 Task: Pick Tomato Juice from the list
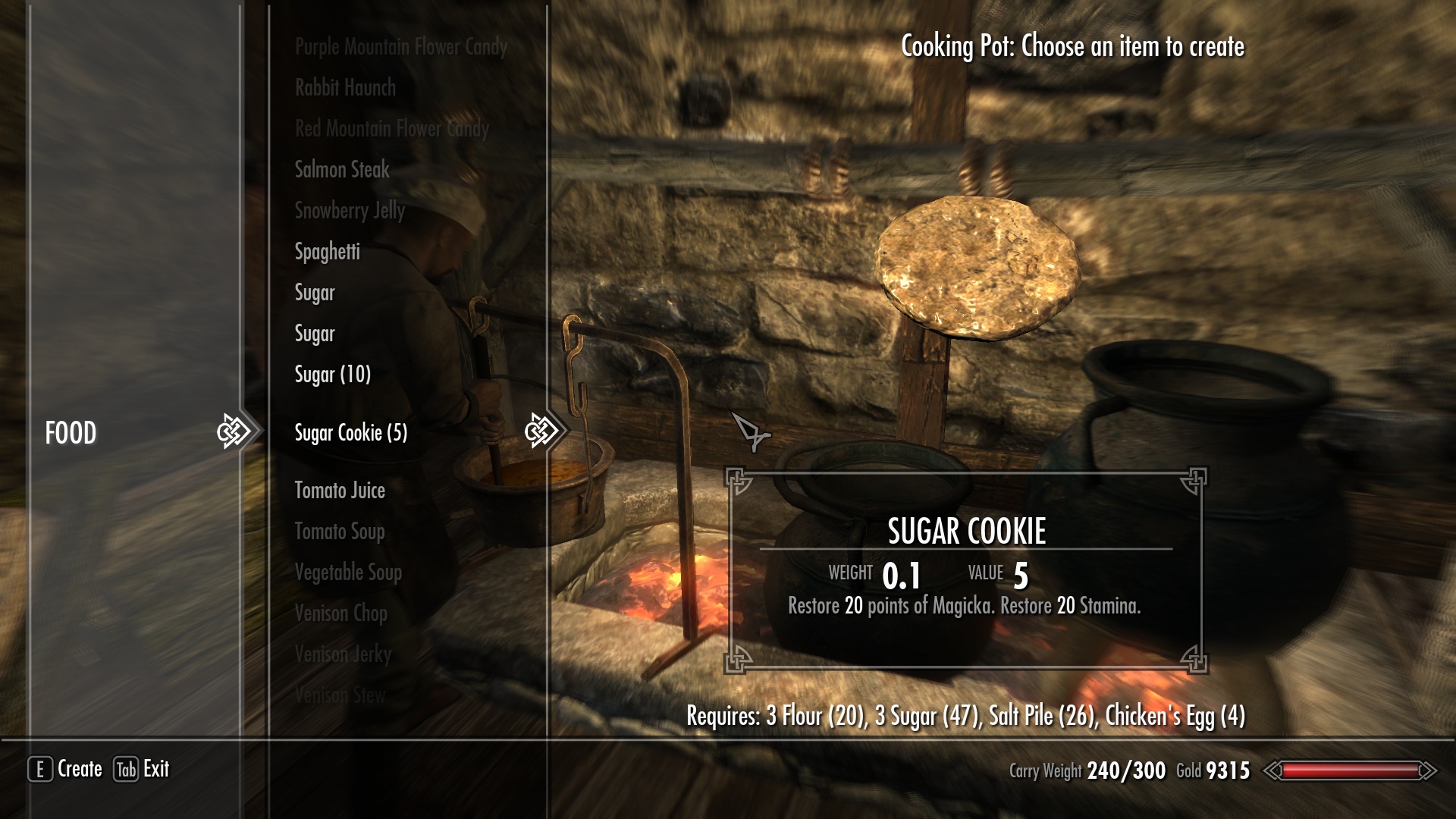(x=340, y=491)
